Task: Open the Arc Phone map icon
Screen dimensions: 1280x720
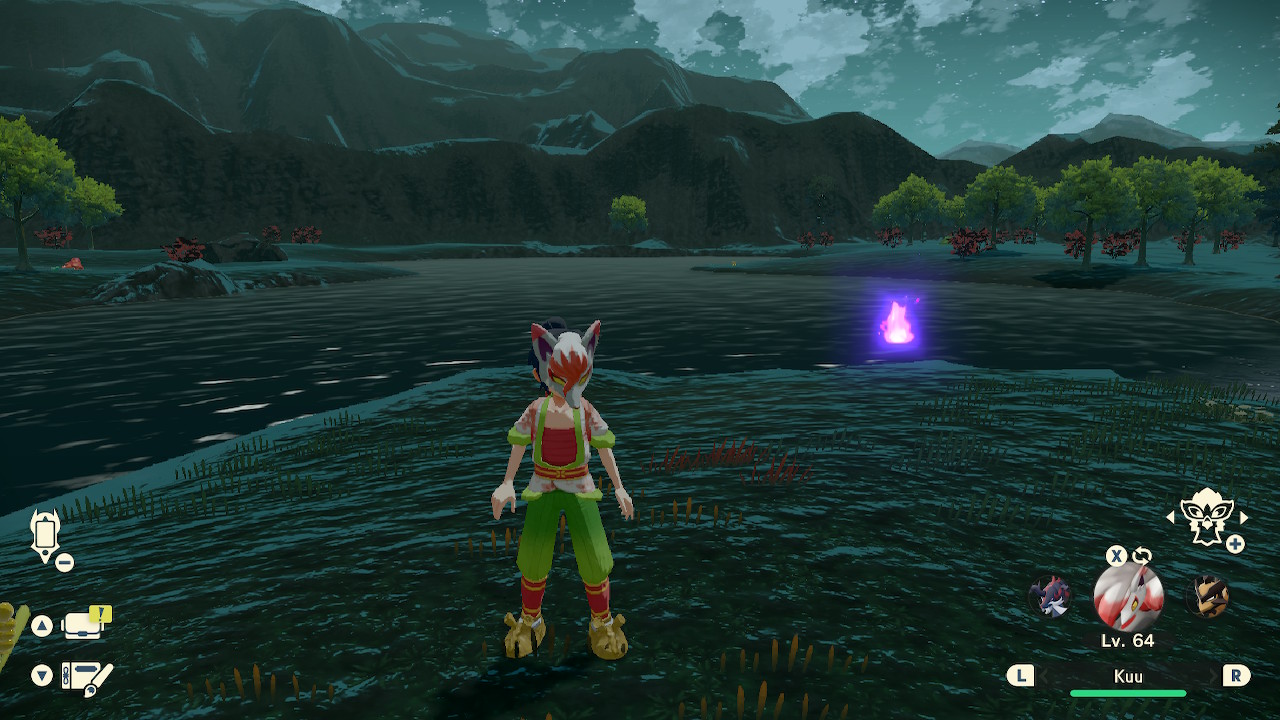Action: click(x=45, y=534)
